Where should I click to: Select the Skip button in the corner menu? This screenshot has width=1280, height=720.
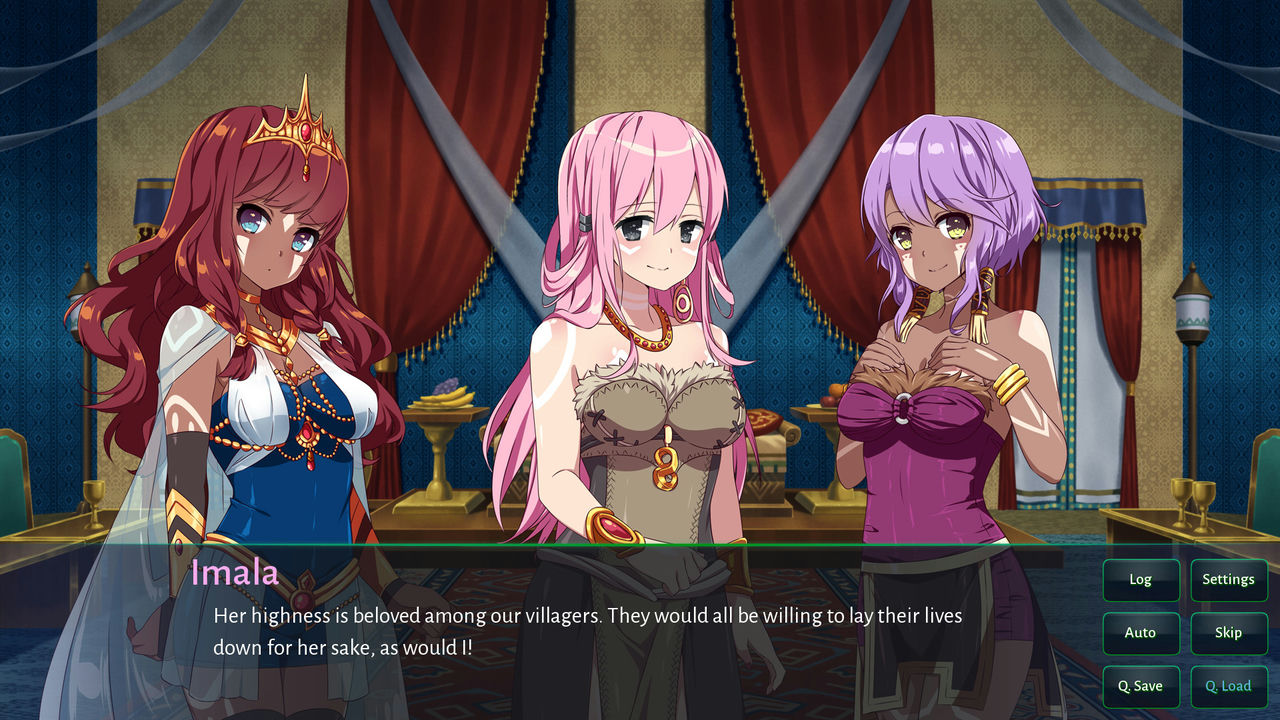click(x=1229, y=633)
